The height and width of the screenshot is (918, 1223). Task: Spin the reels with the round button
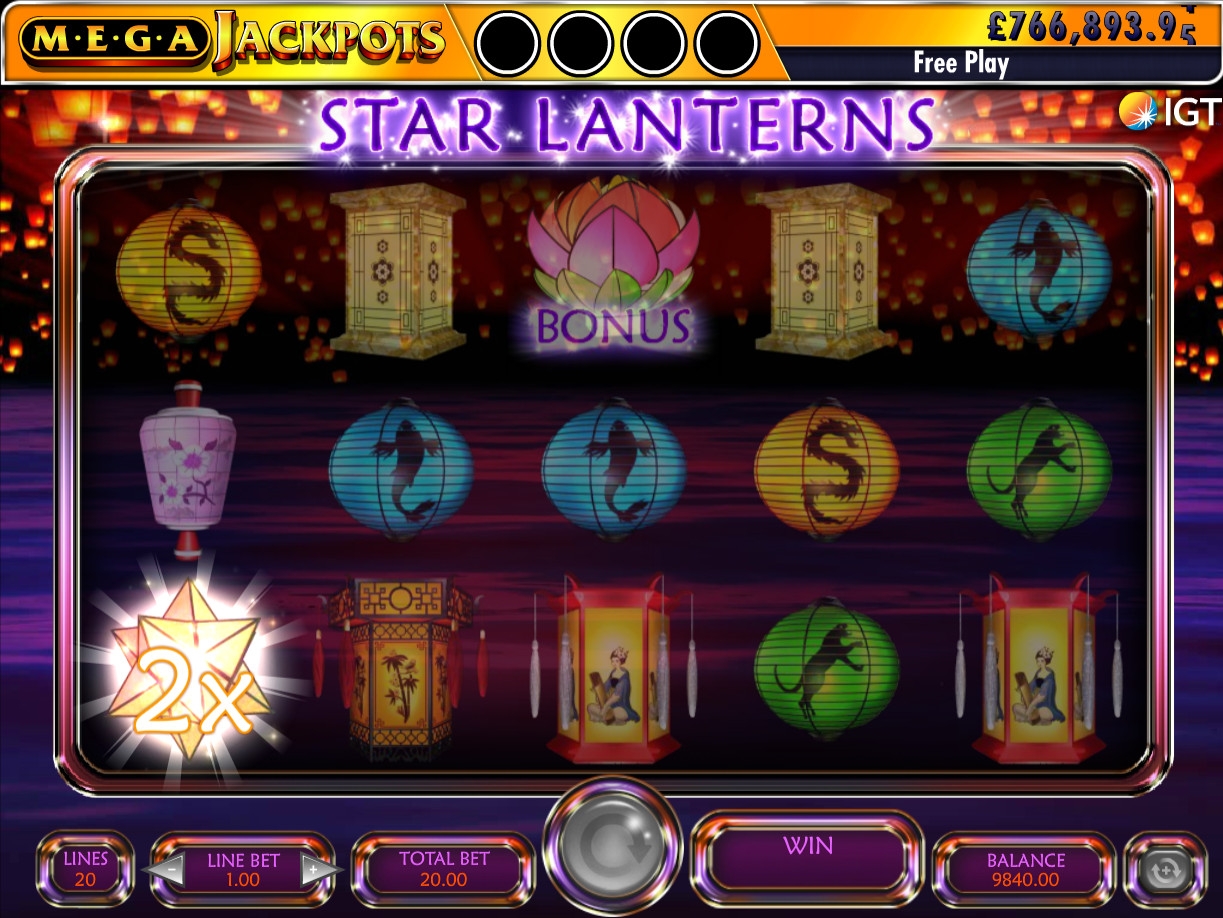[612, 849]
